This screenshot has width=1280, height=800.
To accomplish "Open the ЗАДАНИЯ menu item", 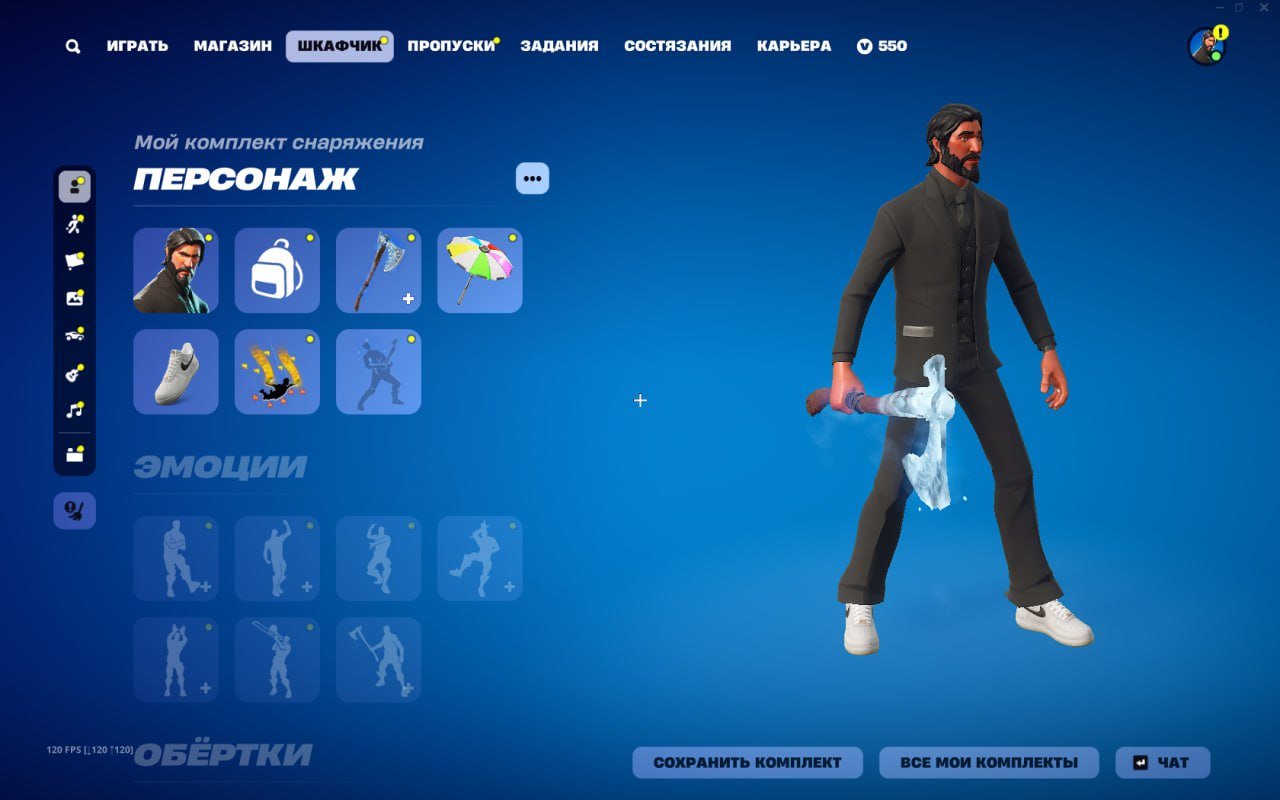I will [559, 45].
